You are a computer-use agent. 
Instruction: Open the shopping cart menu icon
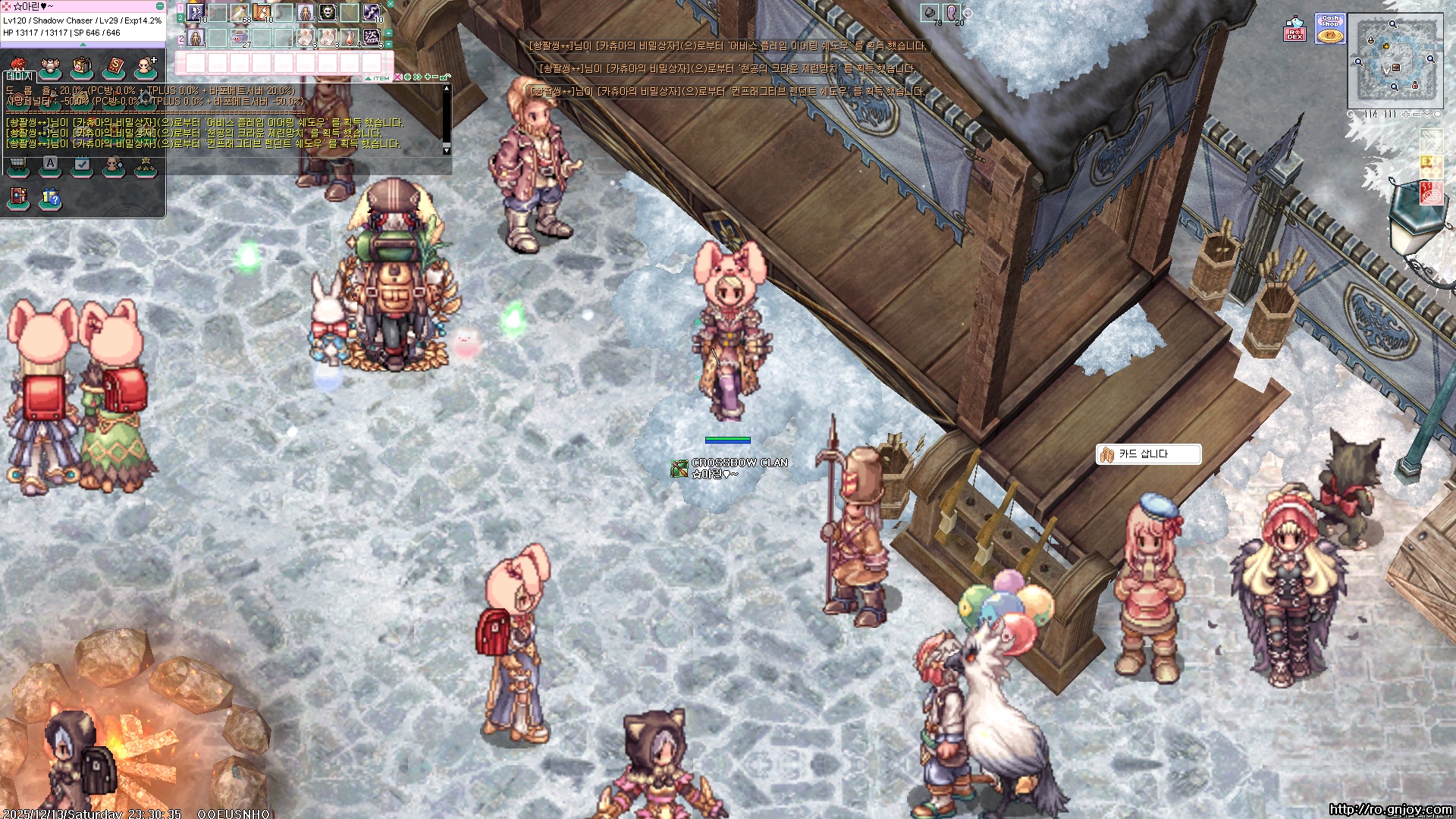point(18,164)
